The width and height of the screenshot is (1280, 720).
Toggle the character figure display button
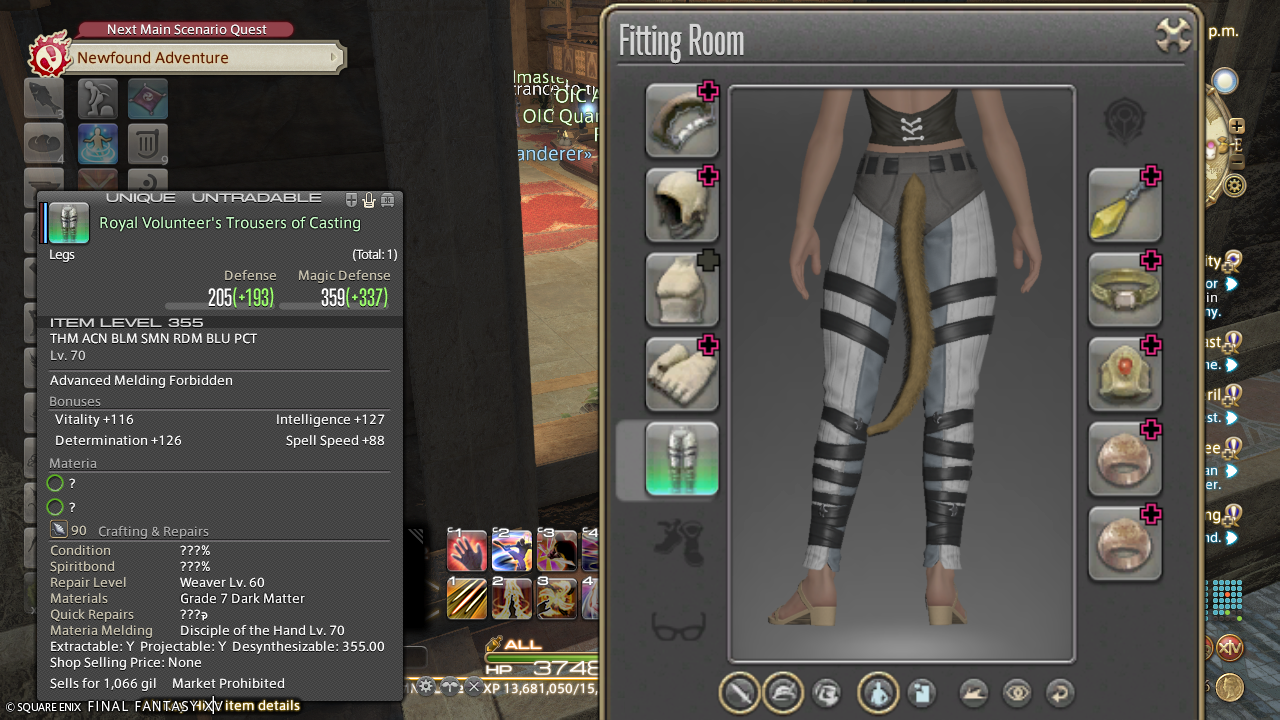[878, 692]
